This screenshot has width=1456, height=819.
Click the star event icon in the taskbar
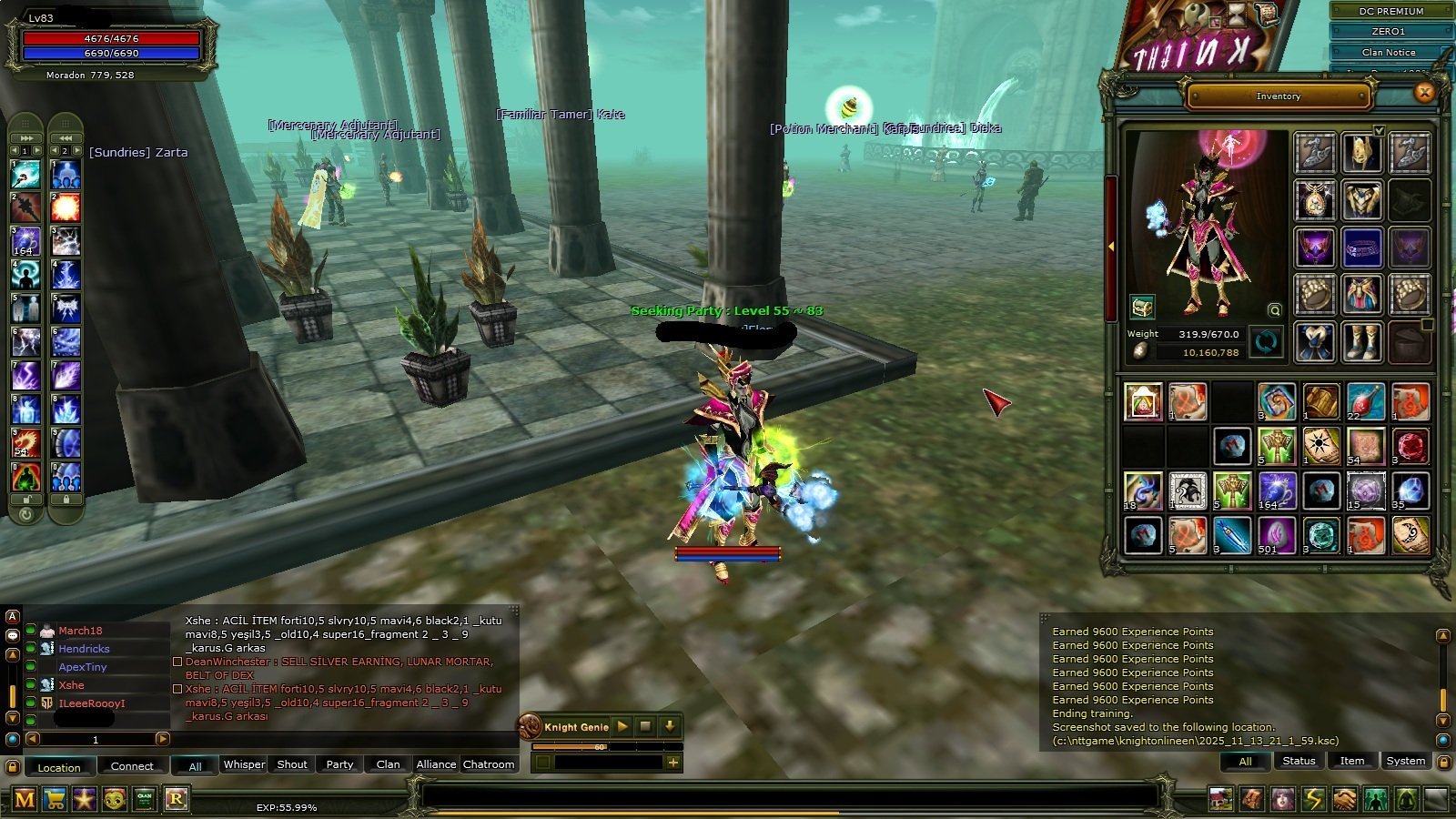84,799
